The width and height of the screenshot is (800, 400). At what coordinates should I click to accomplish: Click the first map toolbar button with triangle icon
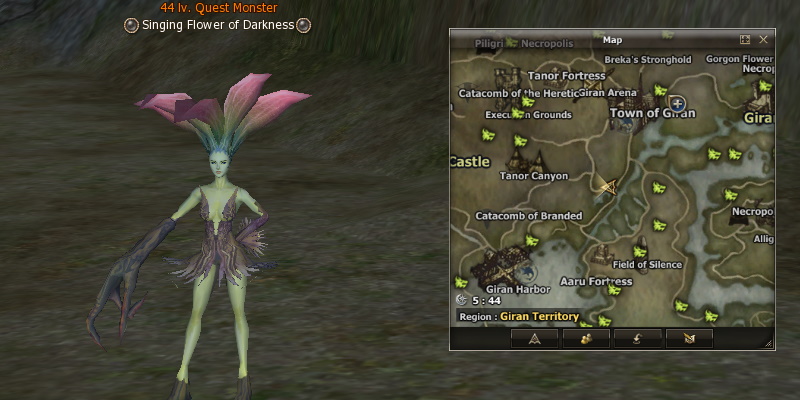(x=534, y=338)
